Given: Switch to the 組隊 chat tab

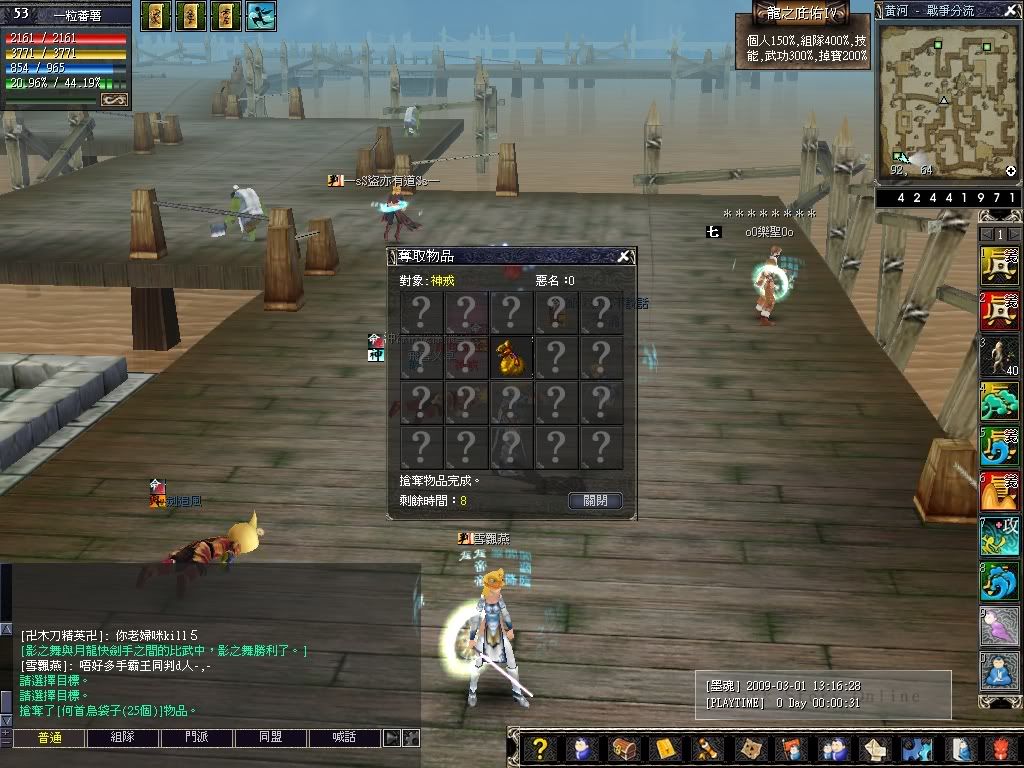Looking at the screenshot, I should click(x=123, y=738).
